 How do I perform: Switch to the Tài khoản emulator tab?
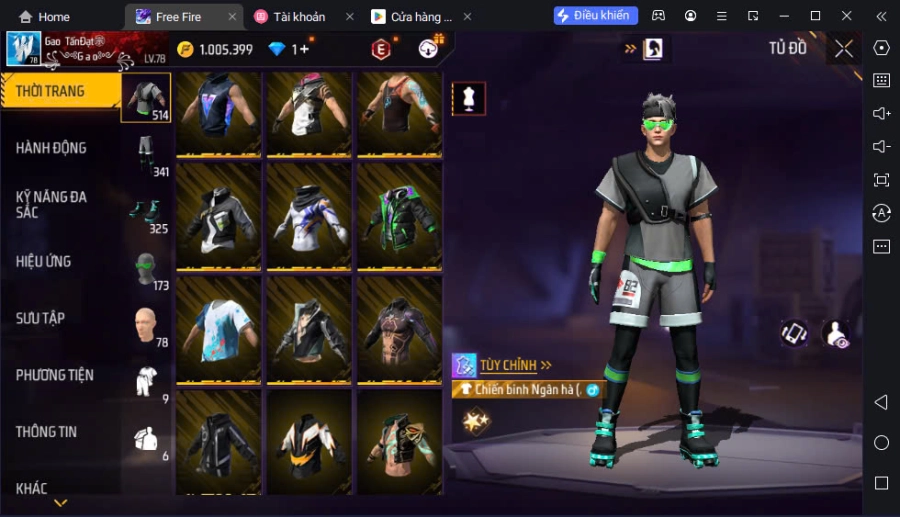tap(298, 17)
